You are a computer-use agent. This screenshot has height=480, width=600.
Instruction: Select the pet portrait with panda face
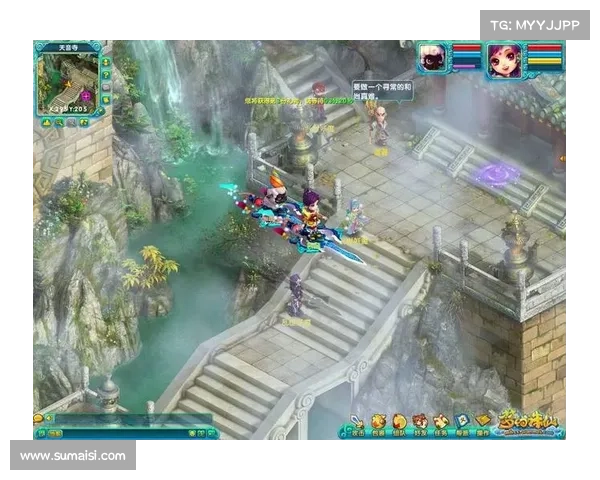[434, 57]
